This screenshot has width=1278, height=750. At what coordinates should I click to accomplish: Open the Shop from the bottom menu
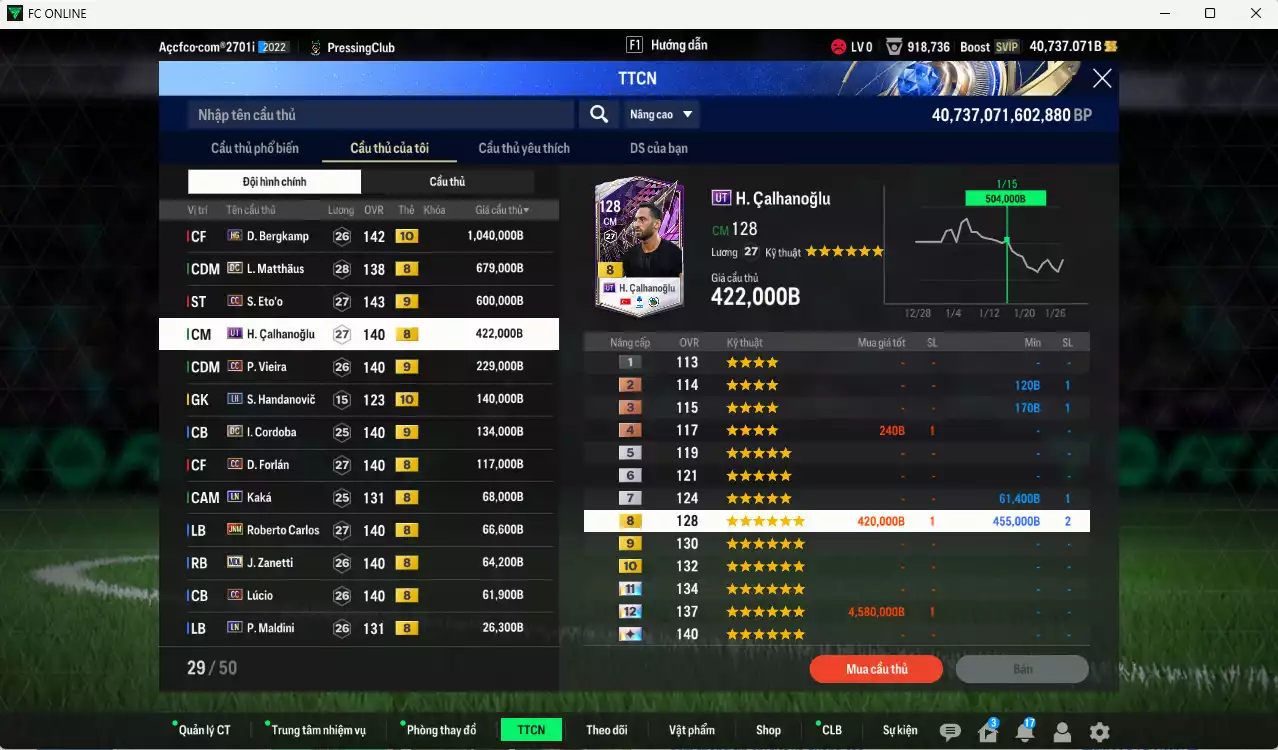[768, 730]
